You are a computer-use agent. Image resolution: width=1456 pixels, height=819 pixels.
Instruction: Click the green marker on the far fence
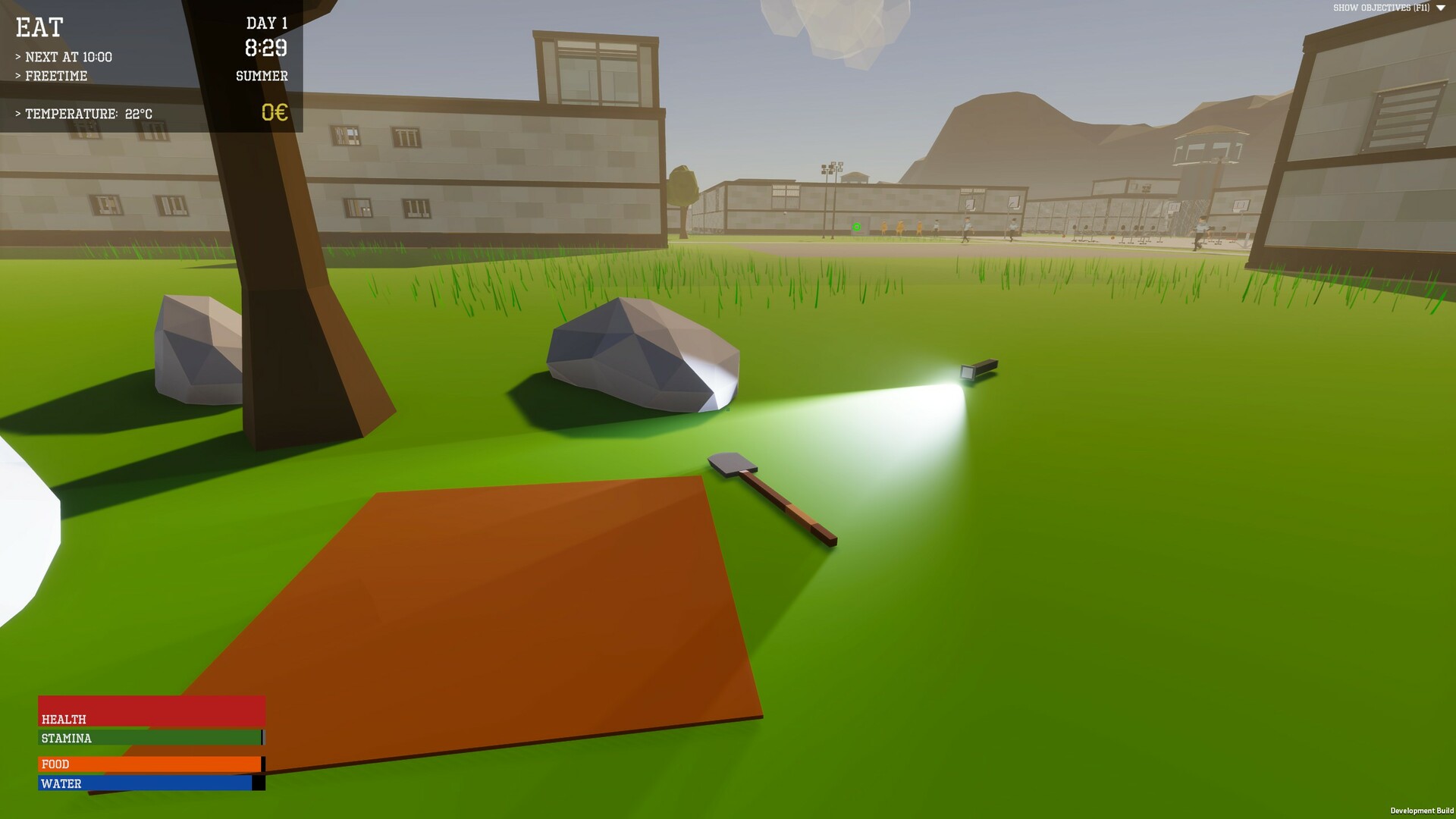pos(856,225)
